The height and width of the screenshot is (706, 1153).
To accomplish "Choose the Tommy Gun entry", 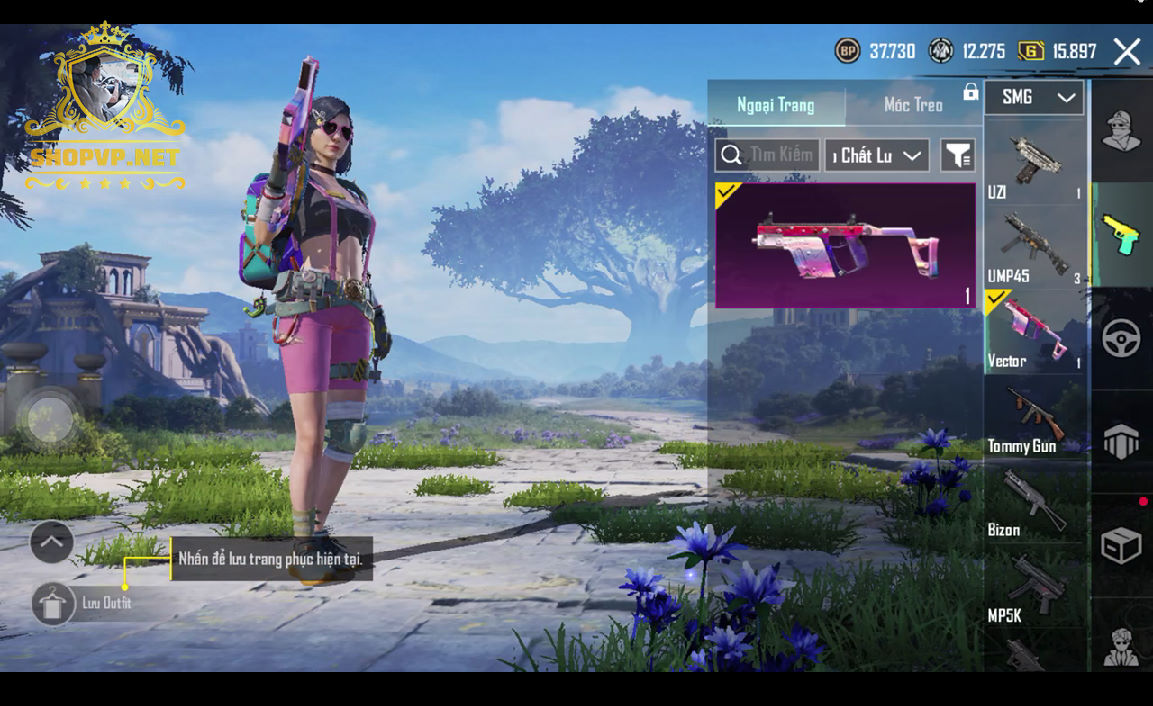I will pyautogui.click(x=1034, y=418).
